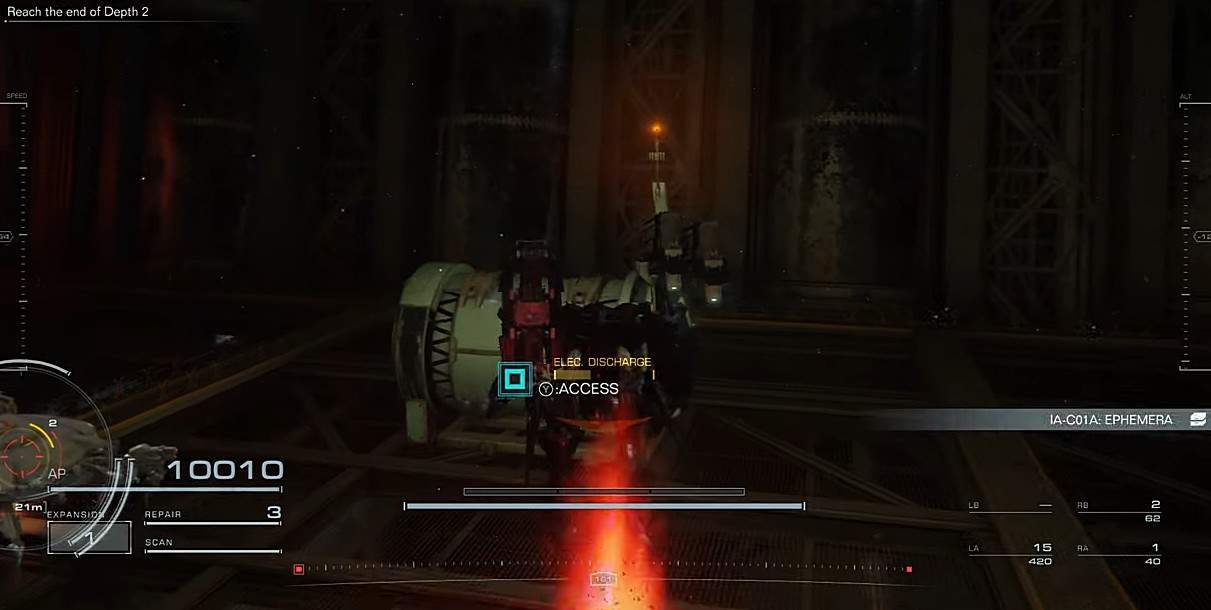Viewport: 1211px width, 610px height.
Task: Select the 'Reach the end of Depth 2' objective
Action: click(x=78, y=12)
